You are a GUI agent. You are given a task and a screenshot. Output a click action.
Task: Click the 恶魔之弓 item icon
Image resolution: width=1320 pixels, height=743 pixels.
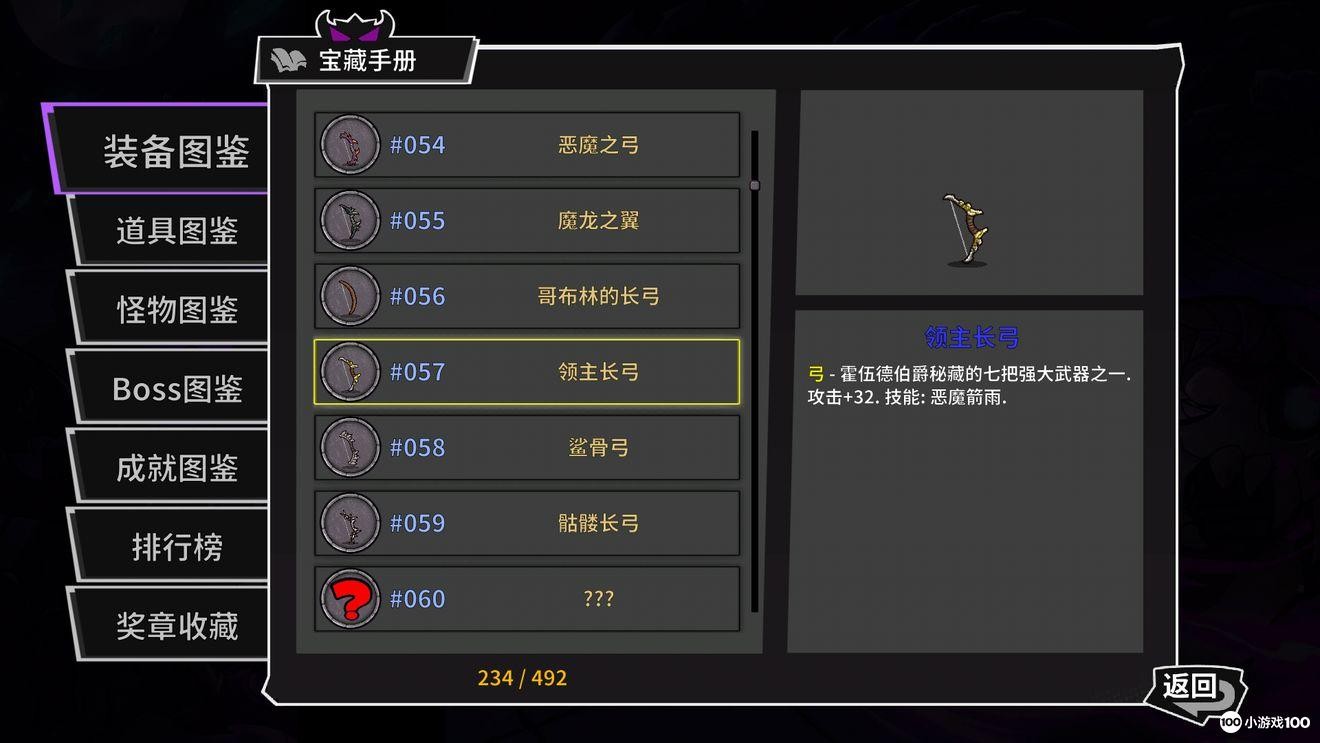(x=349, y=145)
